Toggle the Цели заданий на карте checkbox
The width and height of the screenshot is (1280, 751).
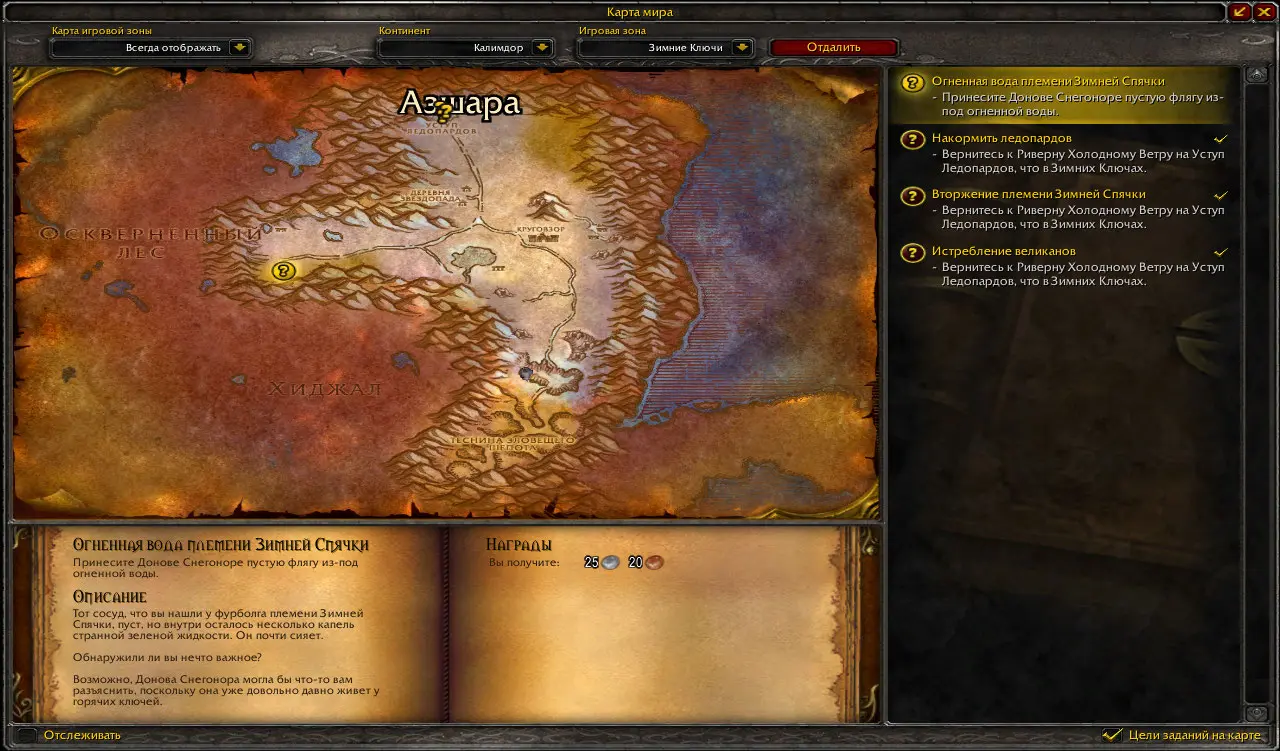(1112, 735)
